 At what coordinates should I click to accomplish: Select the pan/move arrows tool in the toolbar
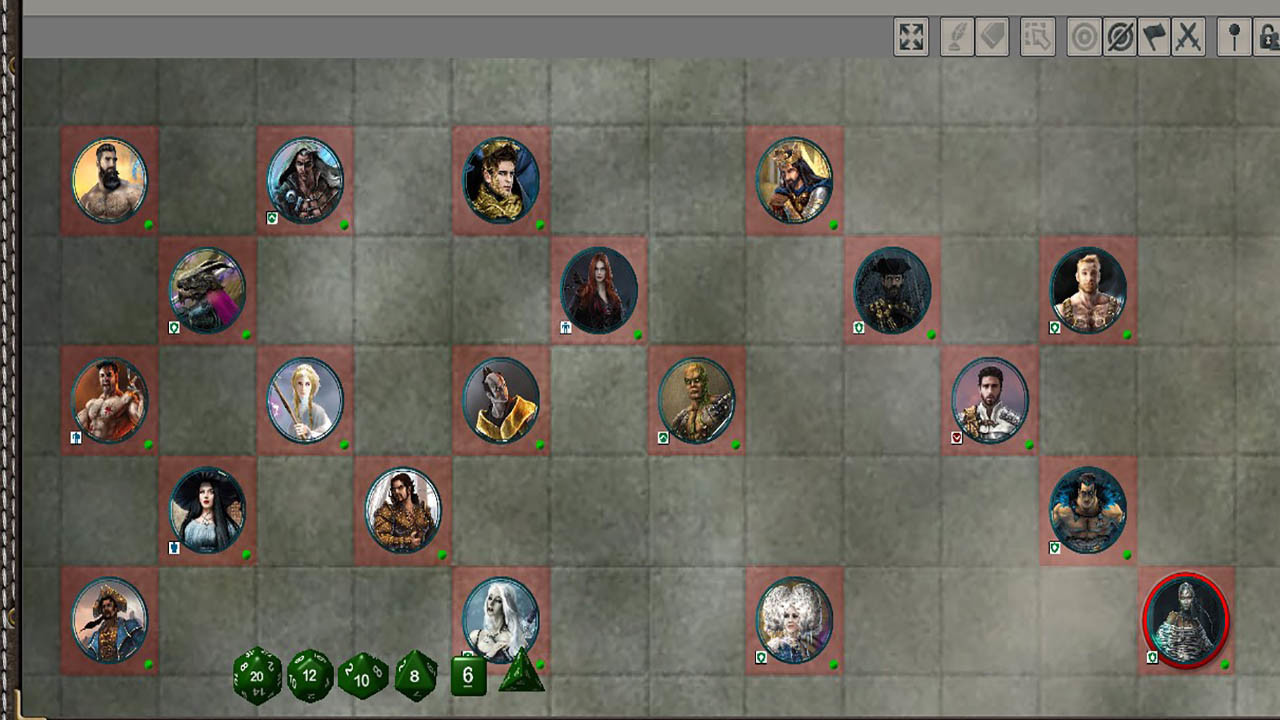coord(911,37)
